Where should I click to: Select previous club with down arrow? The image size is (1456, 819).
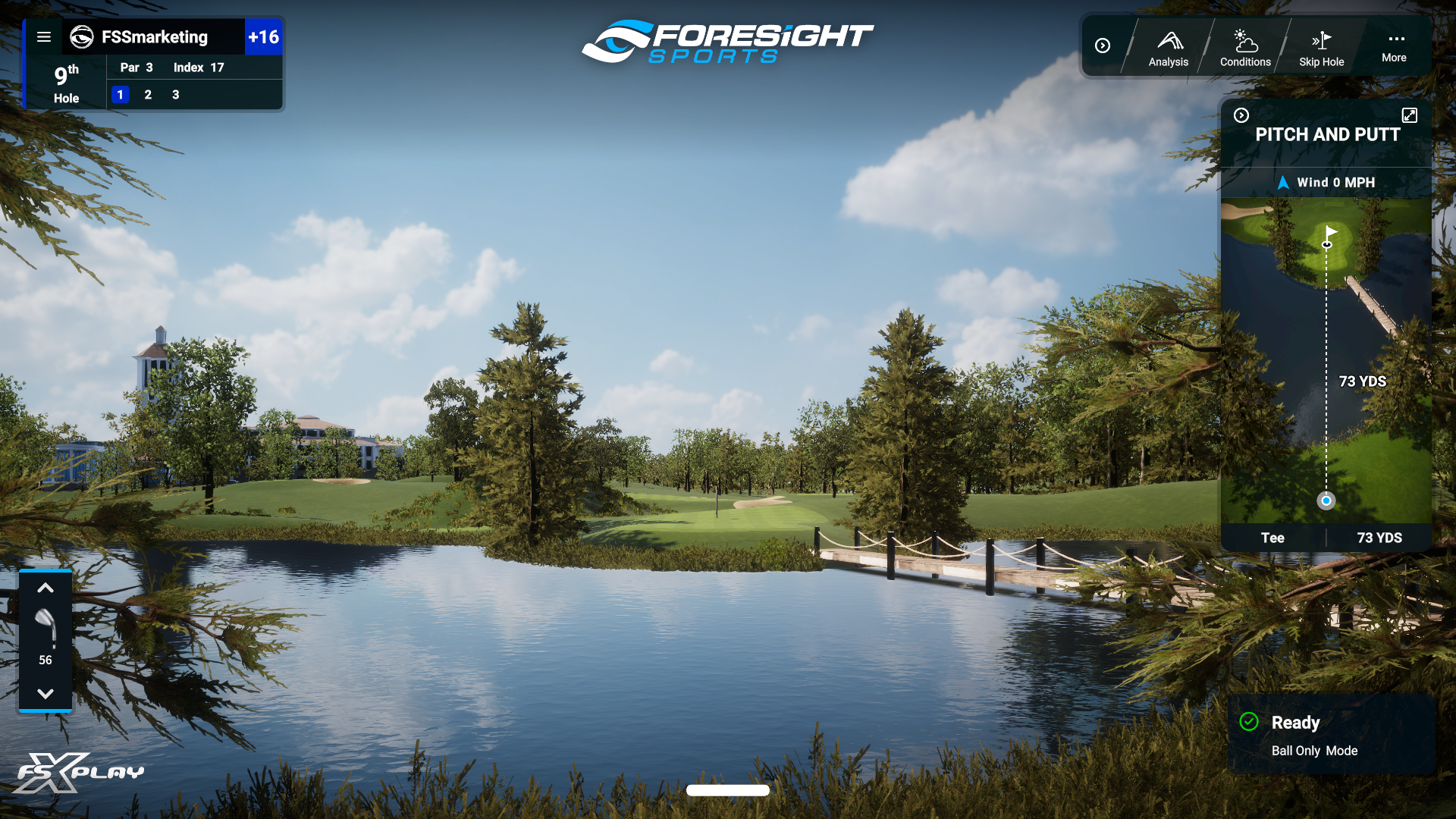45,694
